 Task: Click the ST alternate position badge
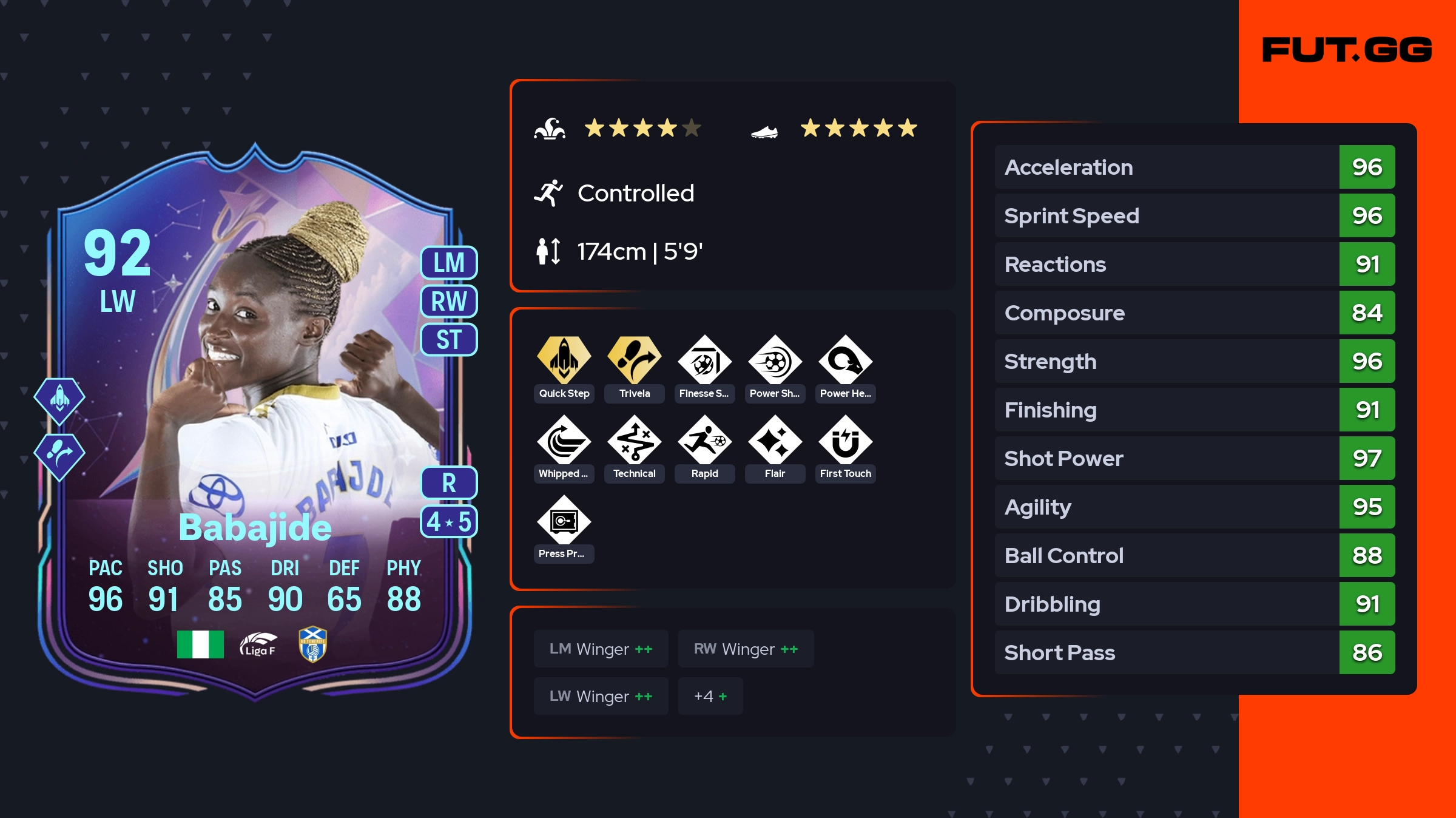coord(449,340)
